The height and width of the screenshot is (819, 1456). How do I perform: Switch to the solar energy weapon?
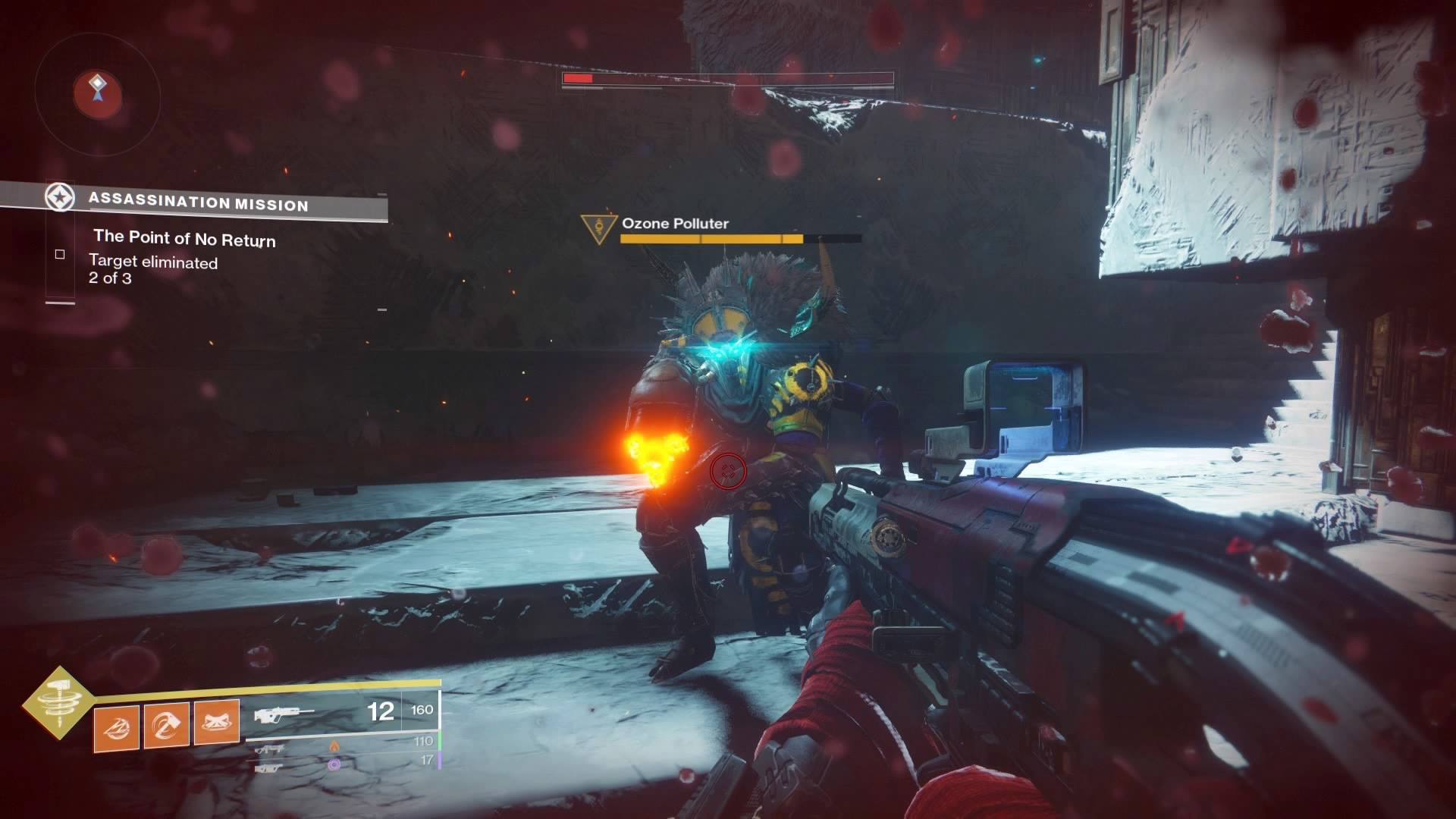[x=271, y=748]
